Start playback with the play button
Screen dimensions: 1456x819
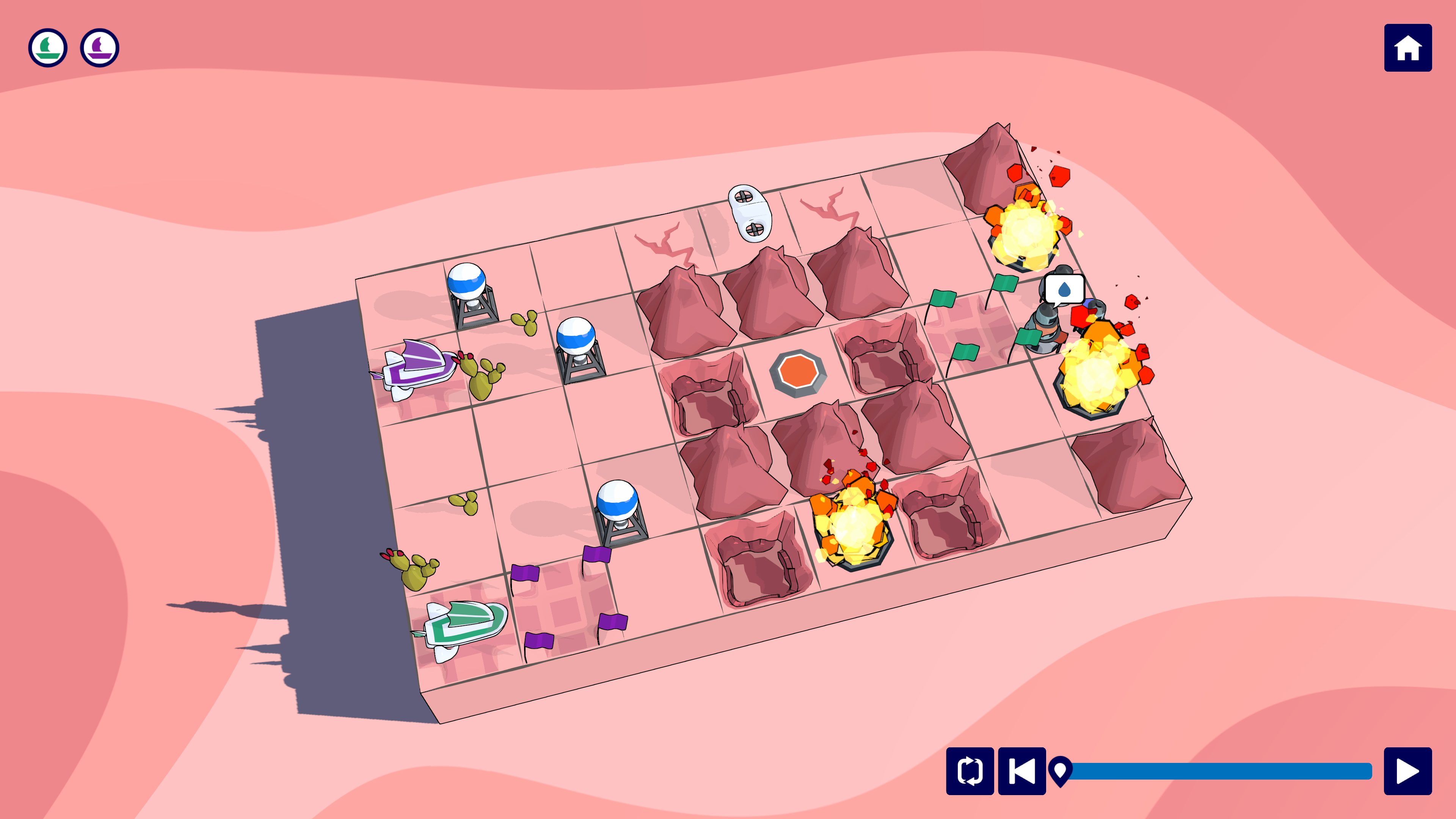point(1407,771)
